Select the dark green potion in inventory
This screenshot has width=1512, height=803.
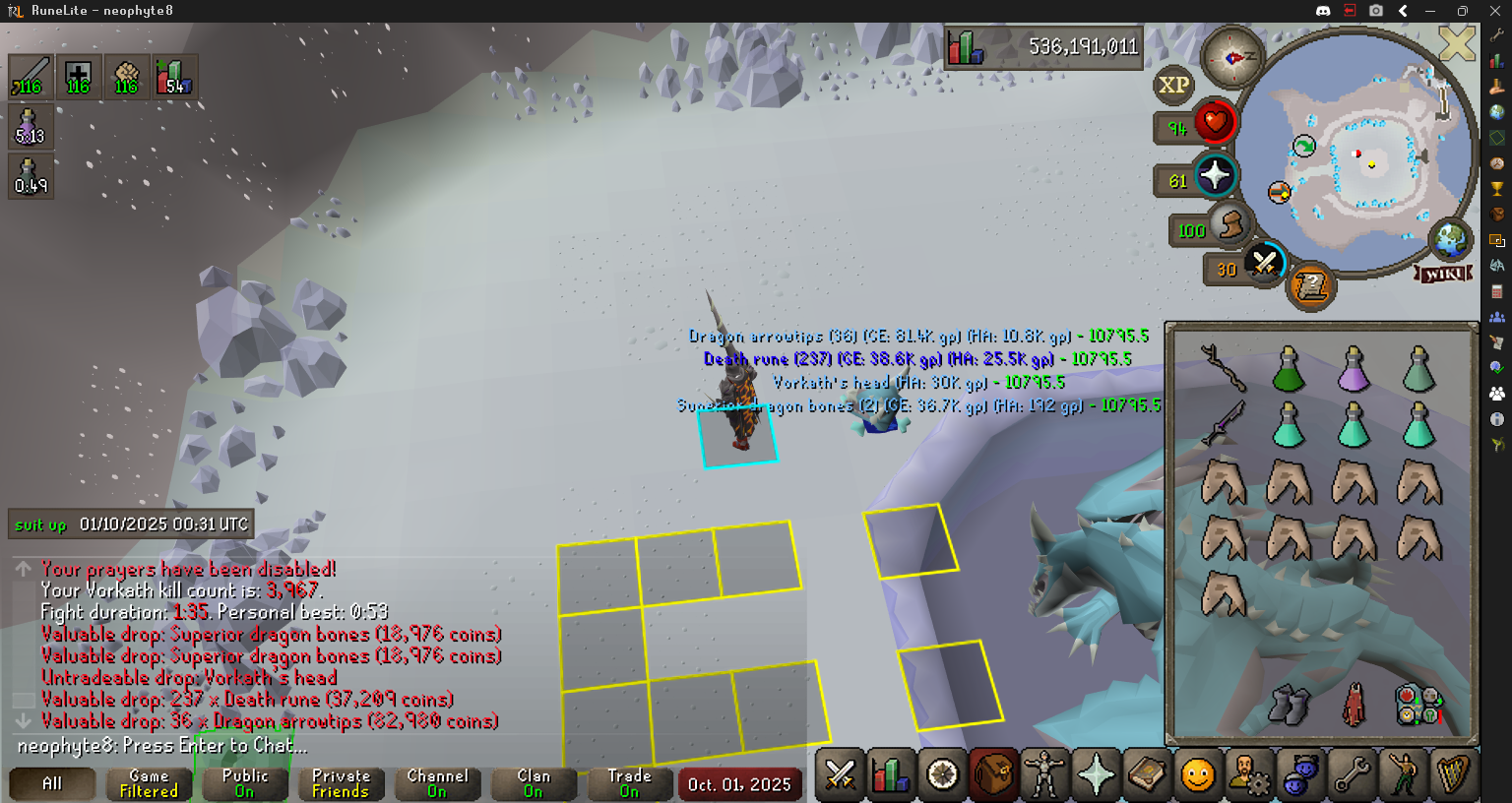[x=1289, y=370]
